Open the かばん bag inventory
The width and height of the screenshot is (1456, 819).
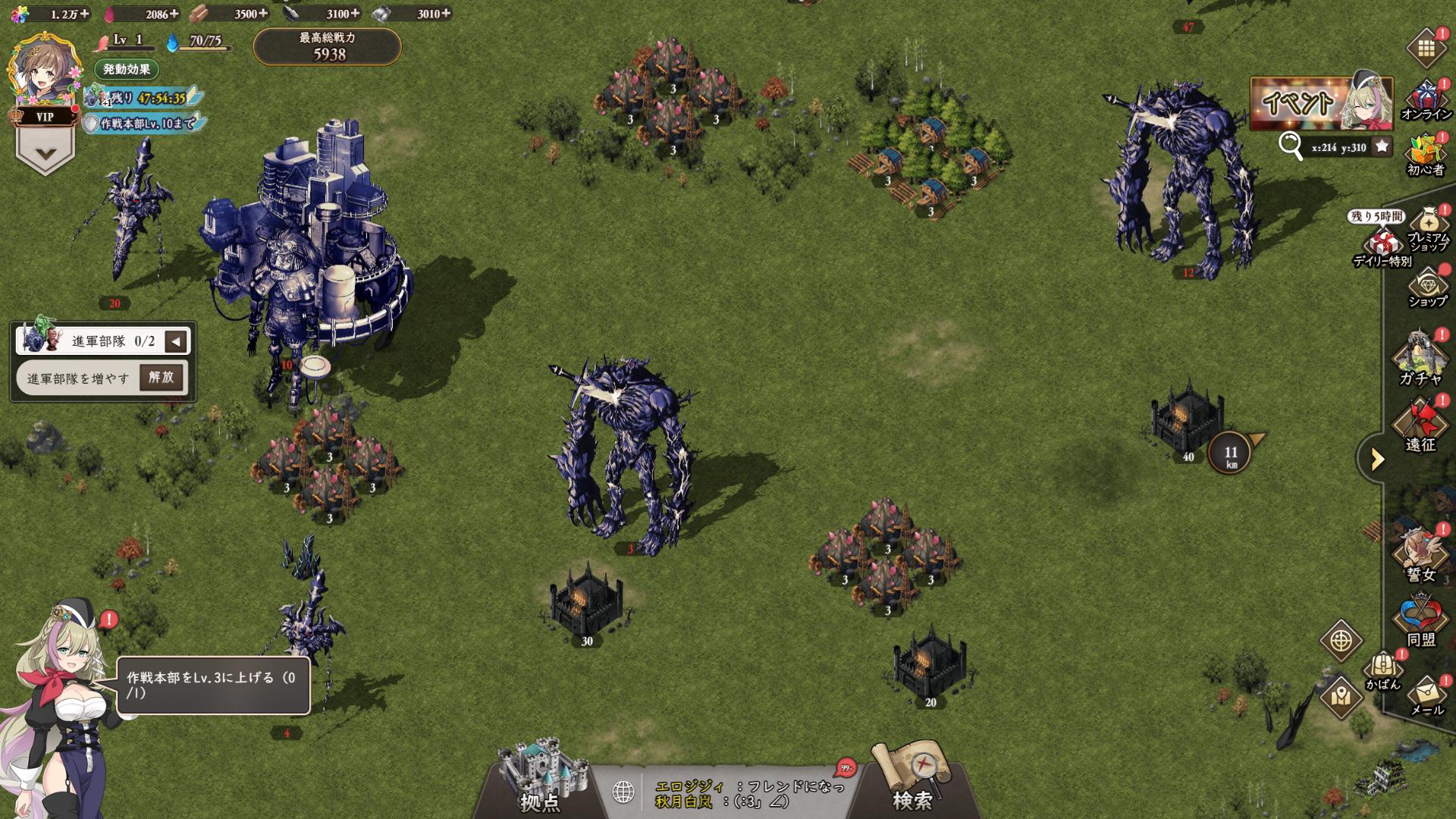pyautogui.click(x=1383, y=670)
